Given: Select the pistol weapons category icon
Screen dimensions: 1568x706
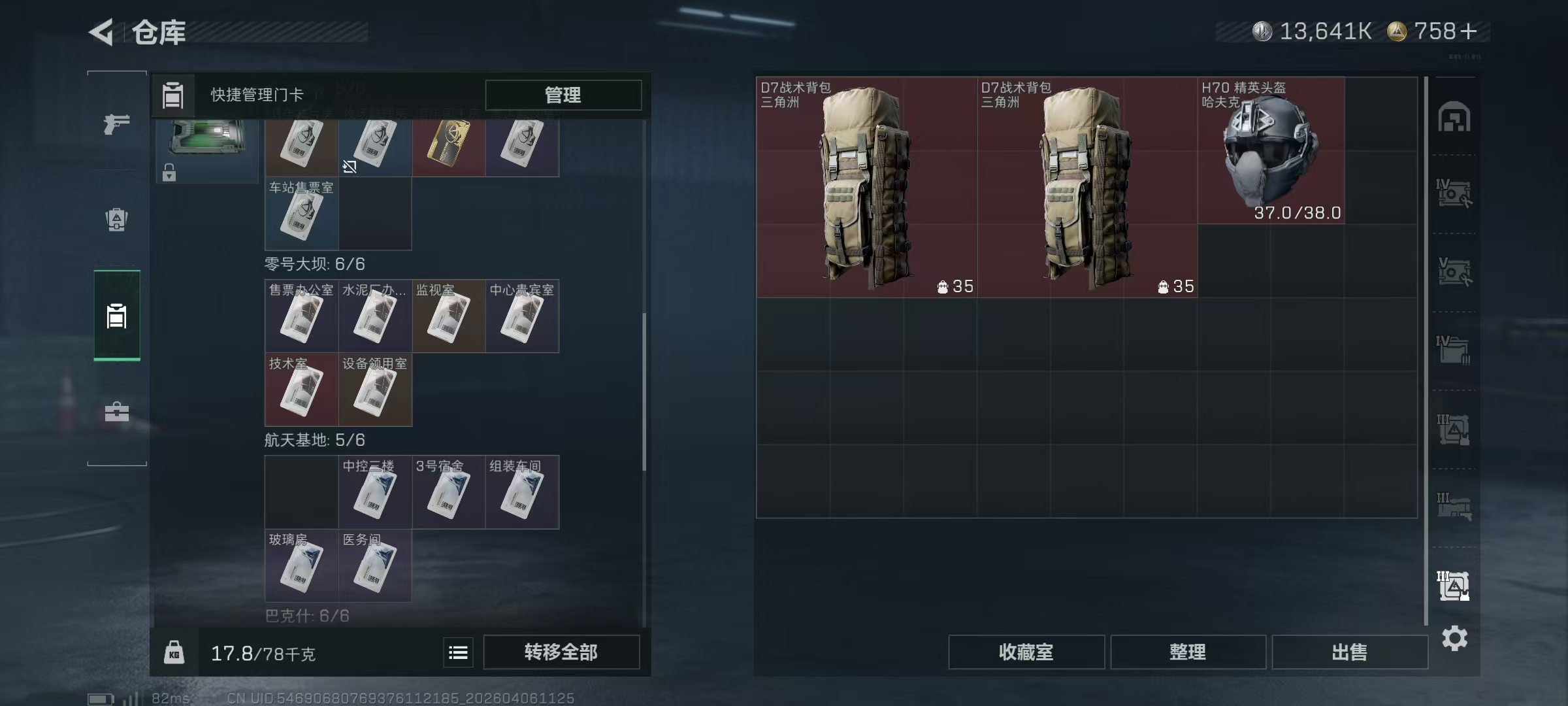Looking at the screenshot, I should pyautogui.click(x=116, y=124).
